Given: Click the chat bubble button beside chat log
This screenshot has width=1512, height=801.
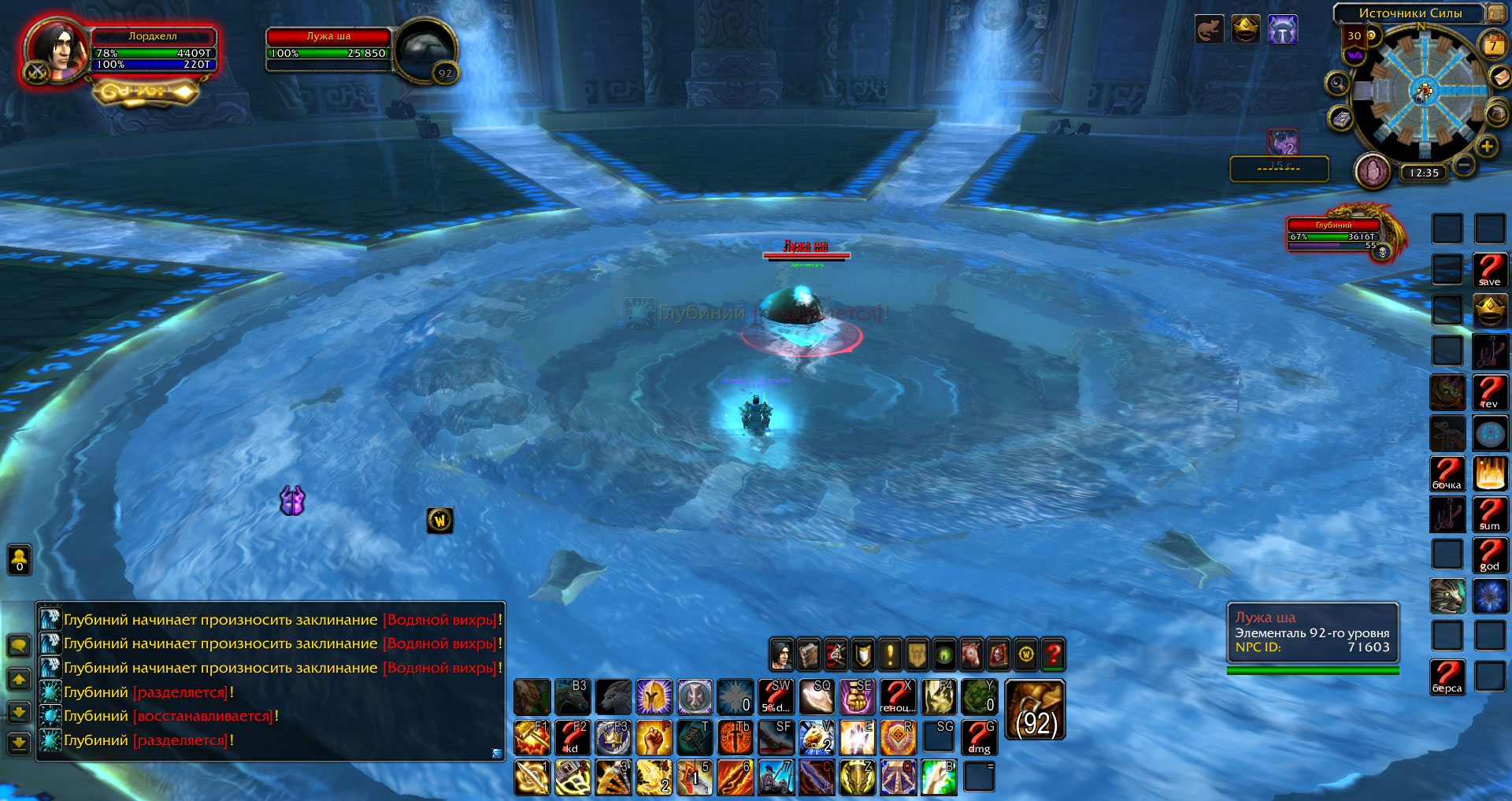Looking at the screenshot, I should [19, 646].
